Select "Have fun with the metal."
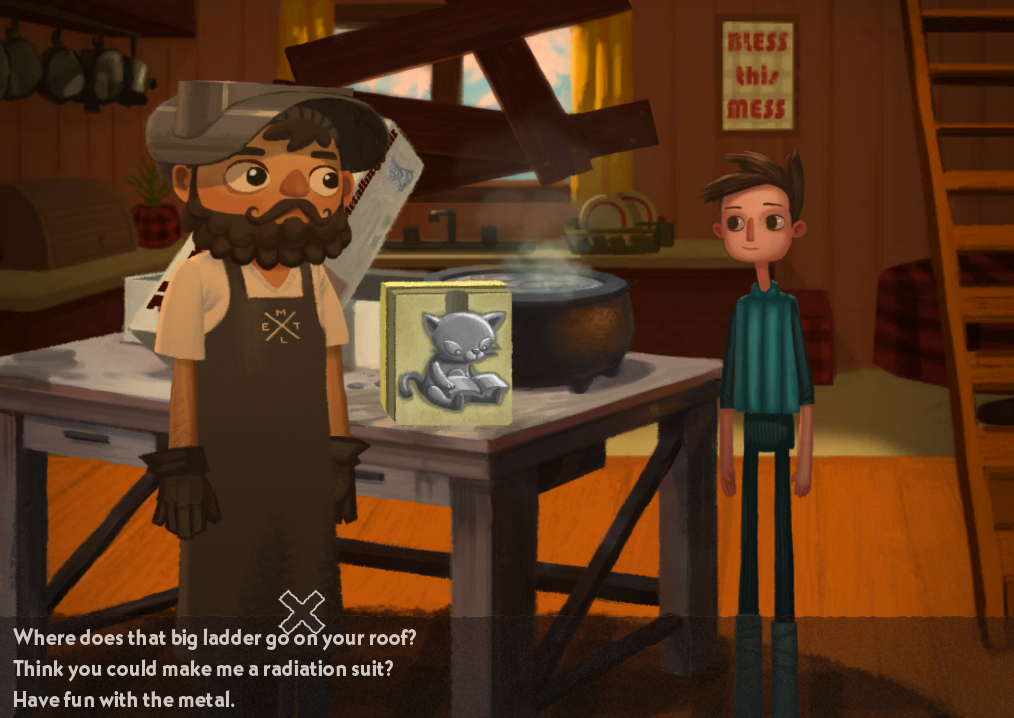The width and height of the screenshot is (1014, 718). point(124,699)
